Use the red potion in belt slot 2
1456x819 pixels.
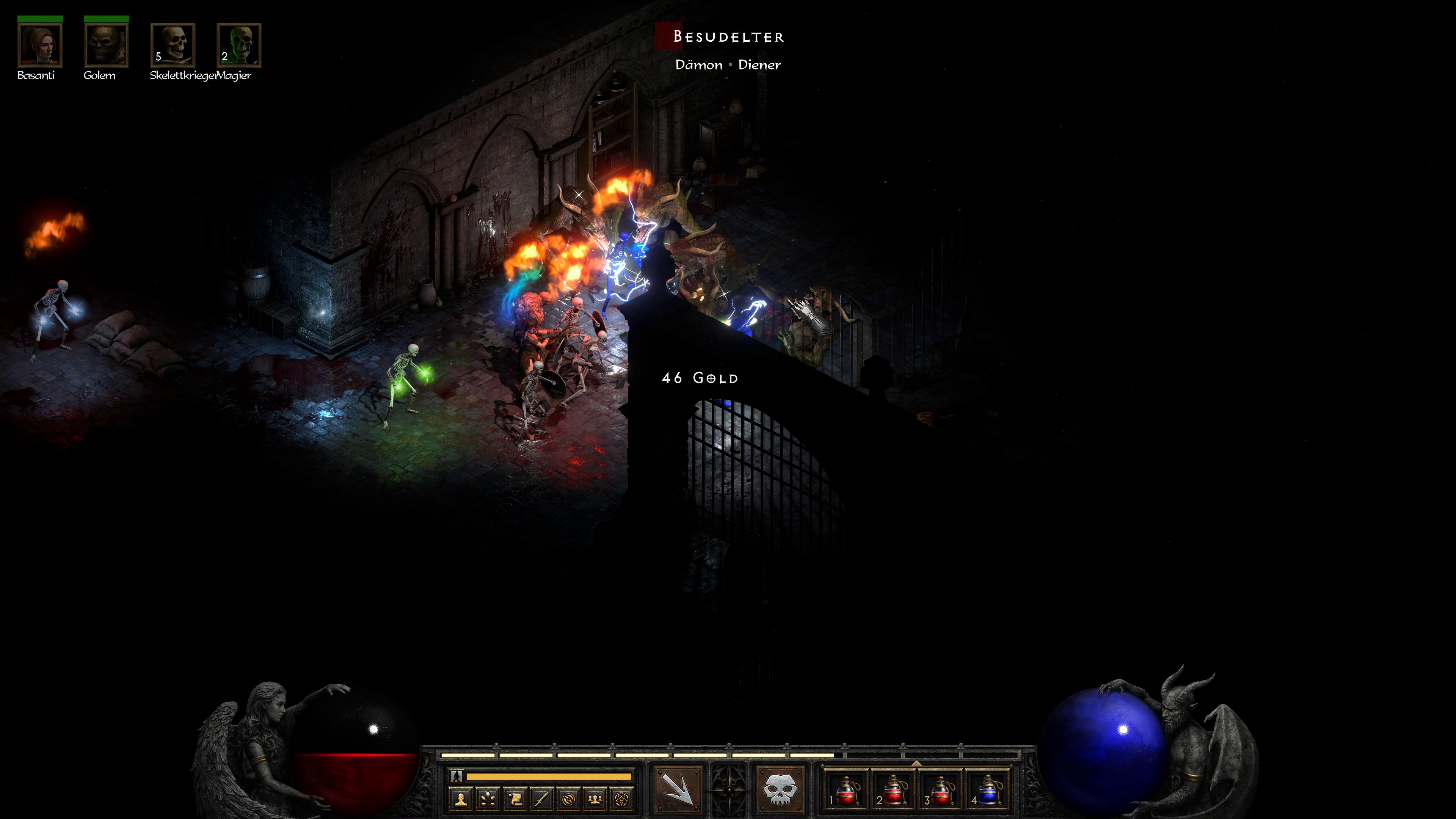point(893,789)
